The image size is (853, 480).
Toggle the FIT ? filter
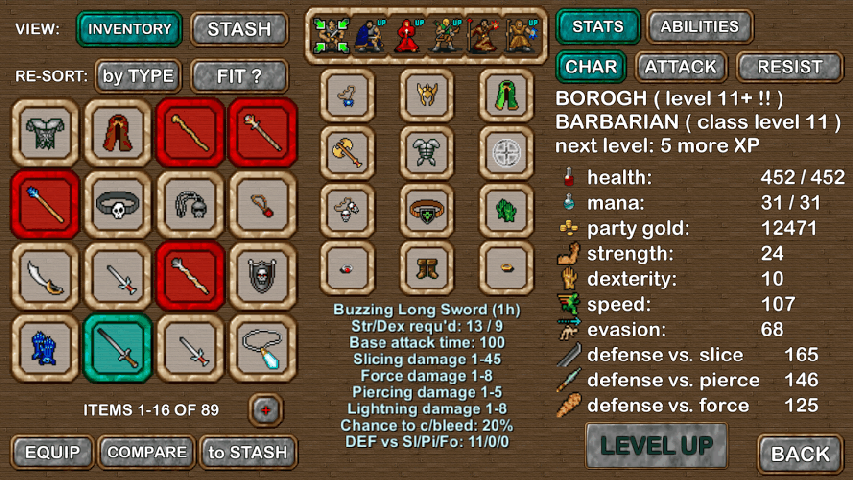pos(239,75)
